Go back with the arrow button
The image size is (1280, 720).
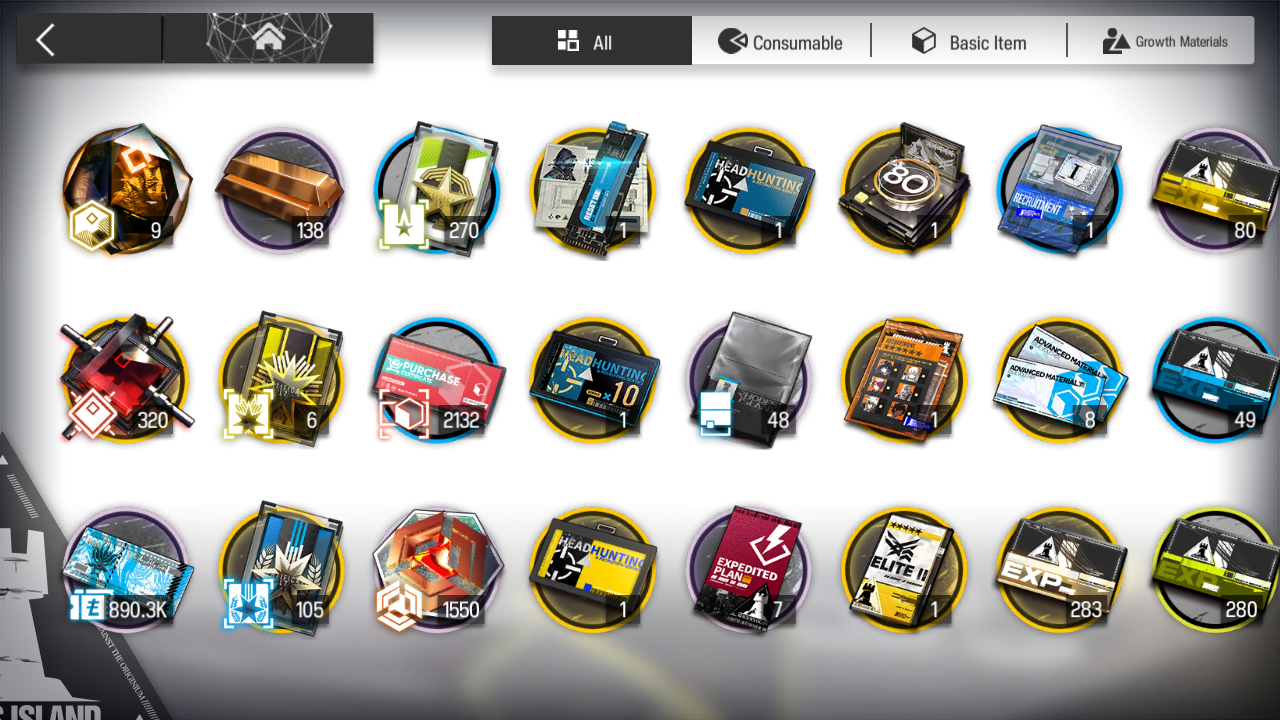45,40
